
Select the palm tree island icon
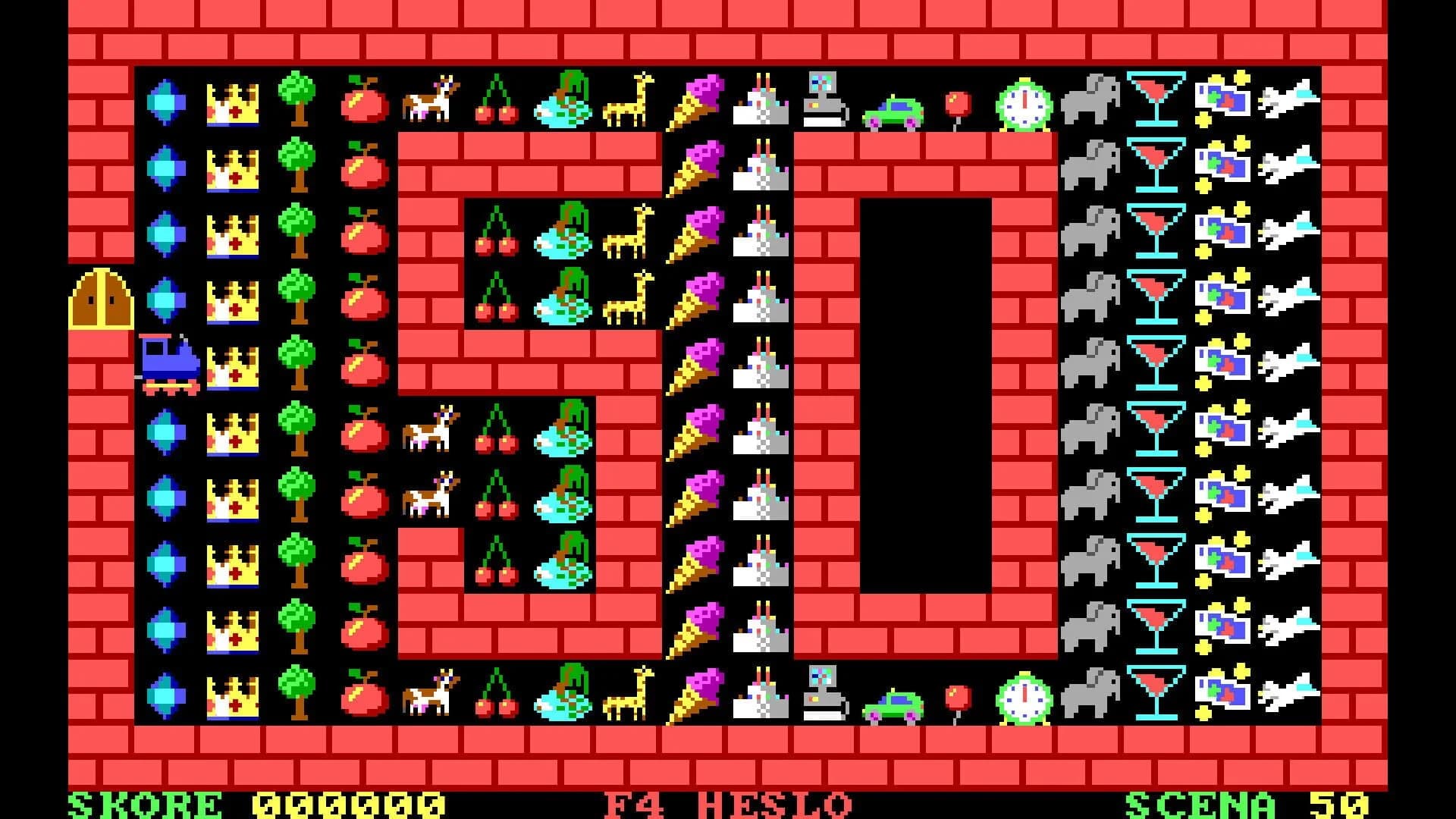coord(563,102)
